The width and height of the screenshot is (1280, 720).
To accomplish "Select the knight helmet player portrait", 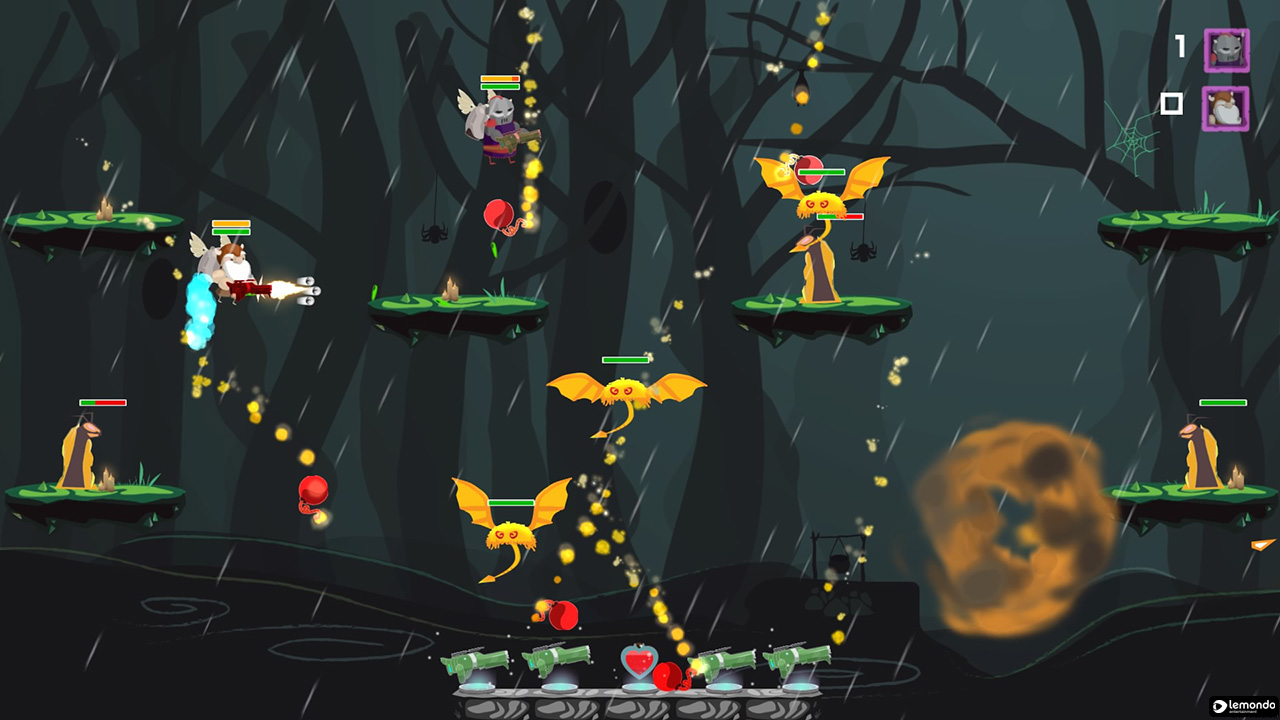I will pyautogui.click(x=1227, y=50).
